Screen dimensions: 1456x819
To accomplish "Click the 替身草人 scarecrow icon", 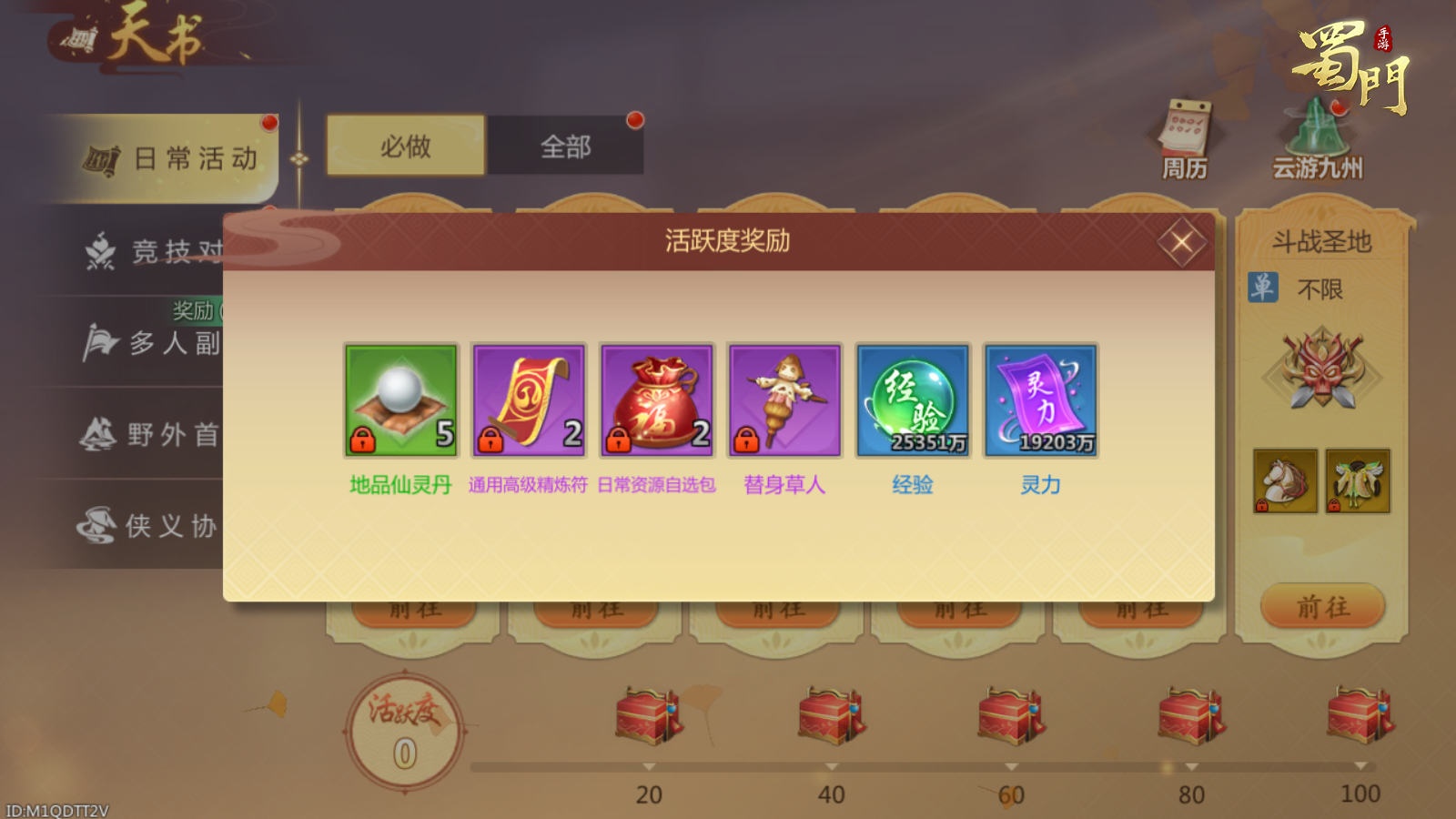I will pyautogui.click(x=784, y=399).
